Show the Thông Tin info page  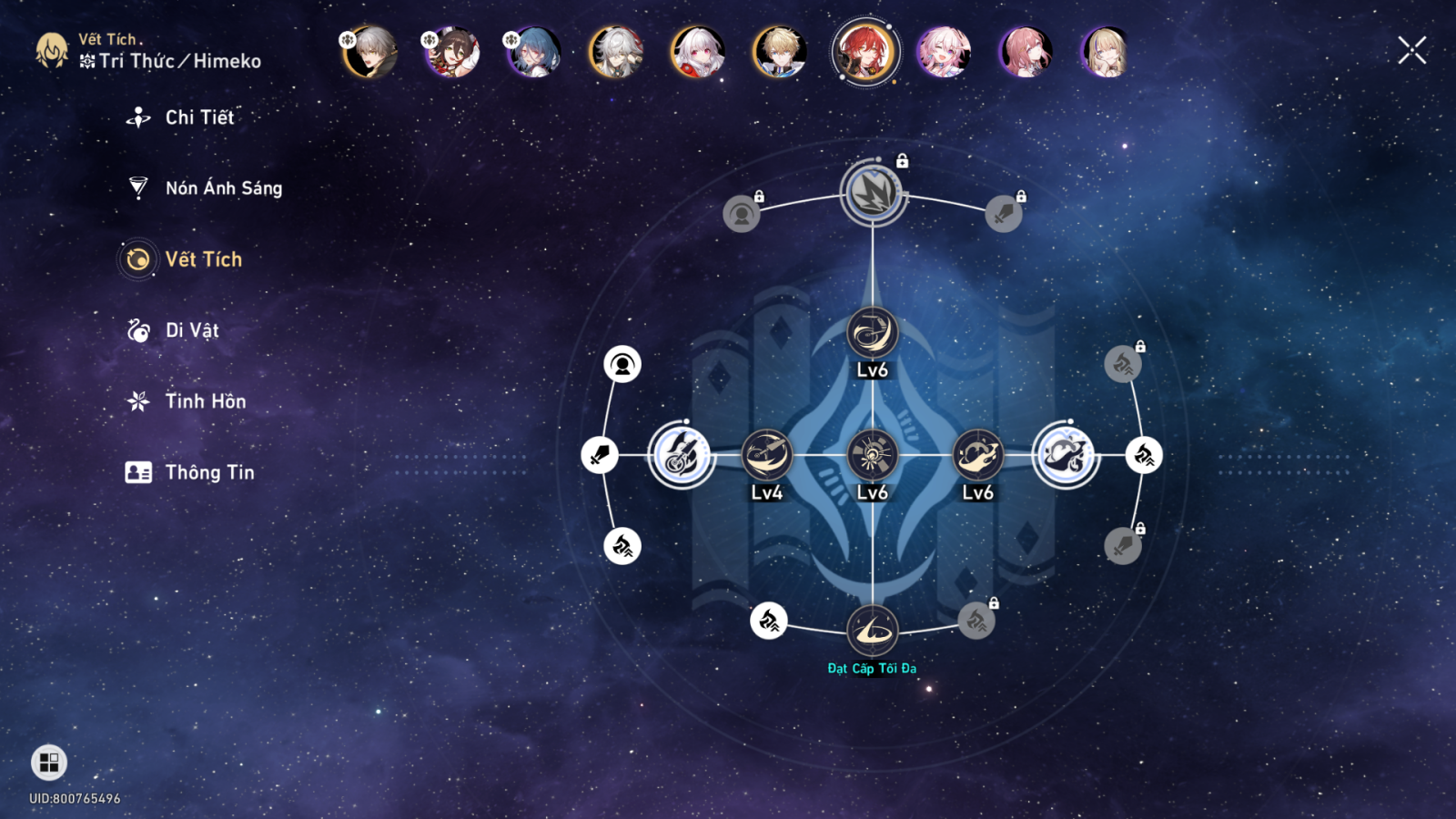pyautogui.click(x=209, y=472)
